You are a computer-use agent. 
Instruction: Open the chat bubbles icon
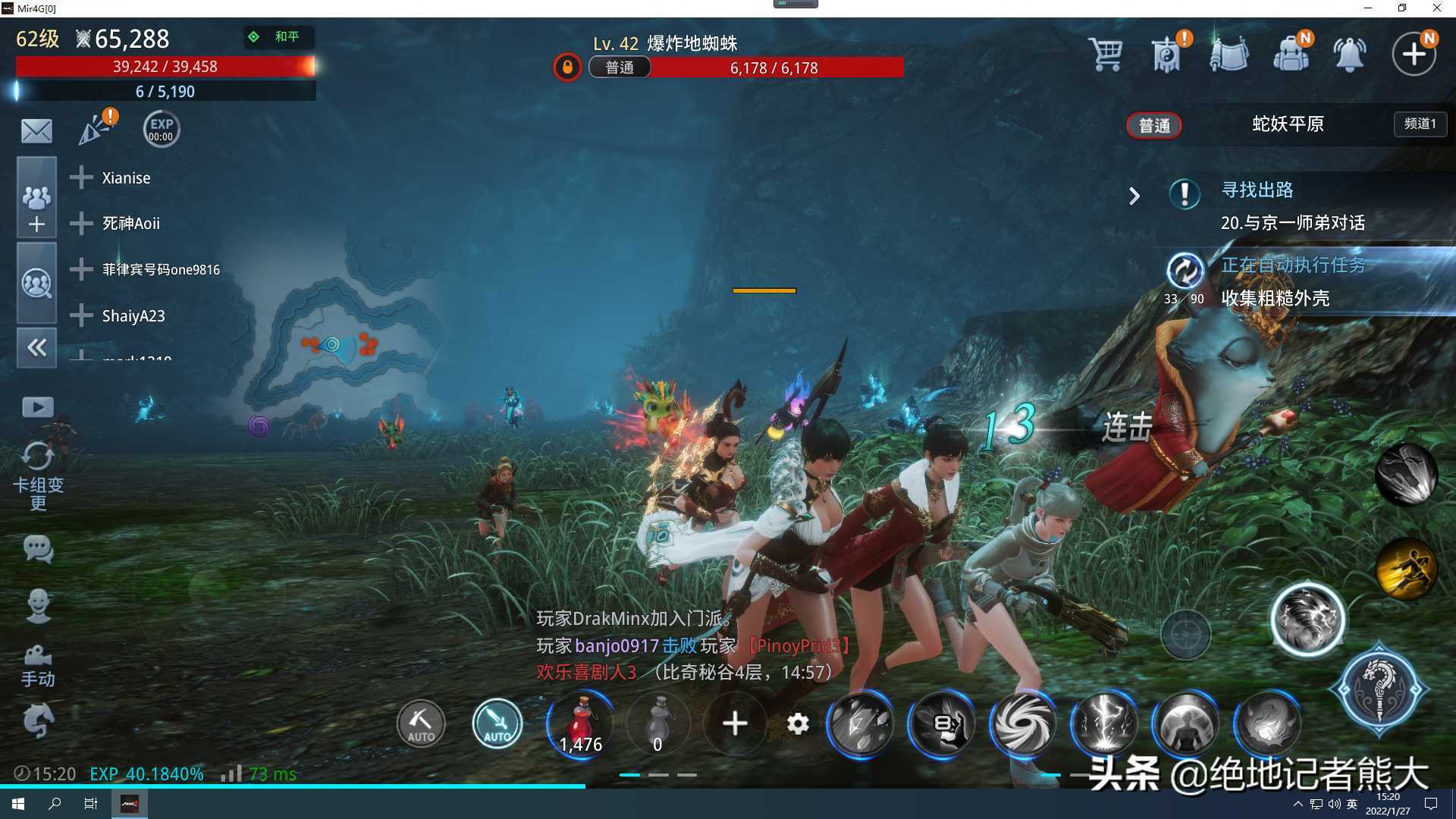click(x=38, y=548)
